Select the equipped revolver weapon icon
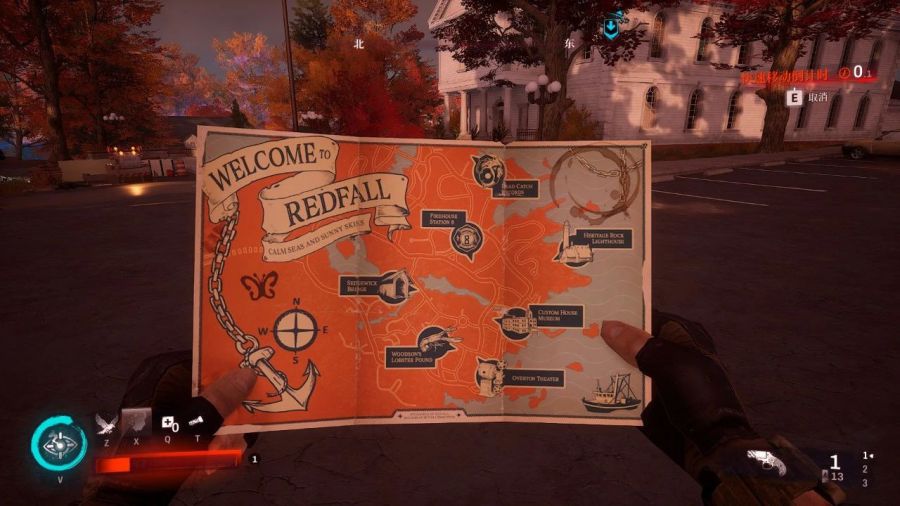Image resolution: width=900 pixels, height=506 pixels. (x=767, y=463)
